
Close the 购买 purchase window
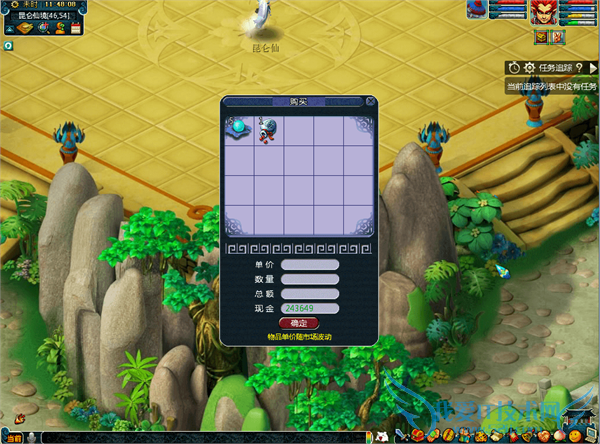pos(370,101)
